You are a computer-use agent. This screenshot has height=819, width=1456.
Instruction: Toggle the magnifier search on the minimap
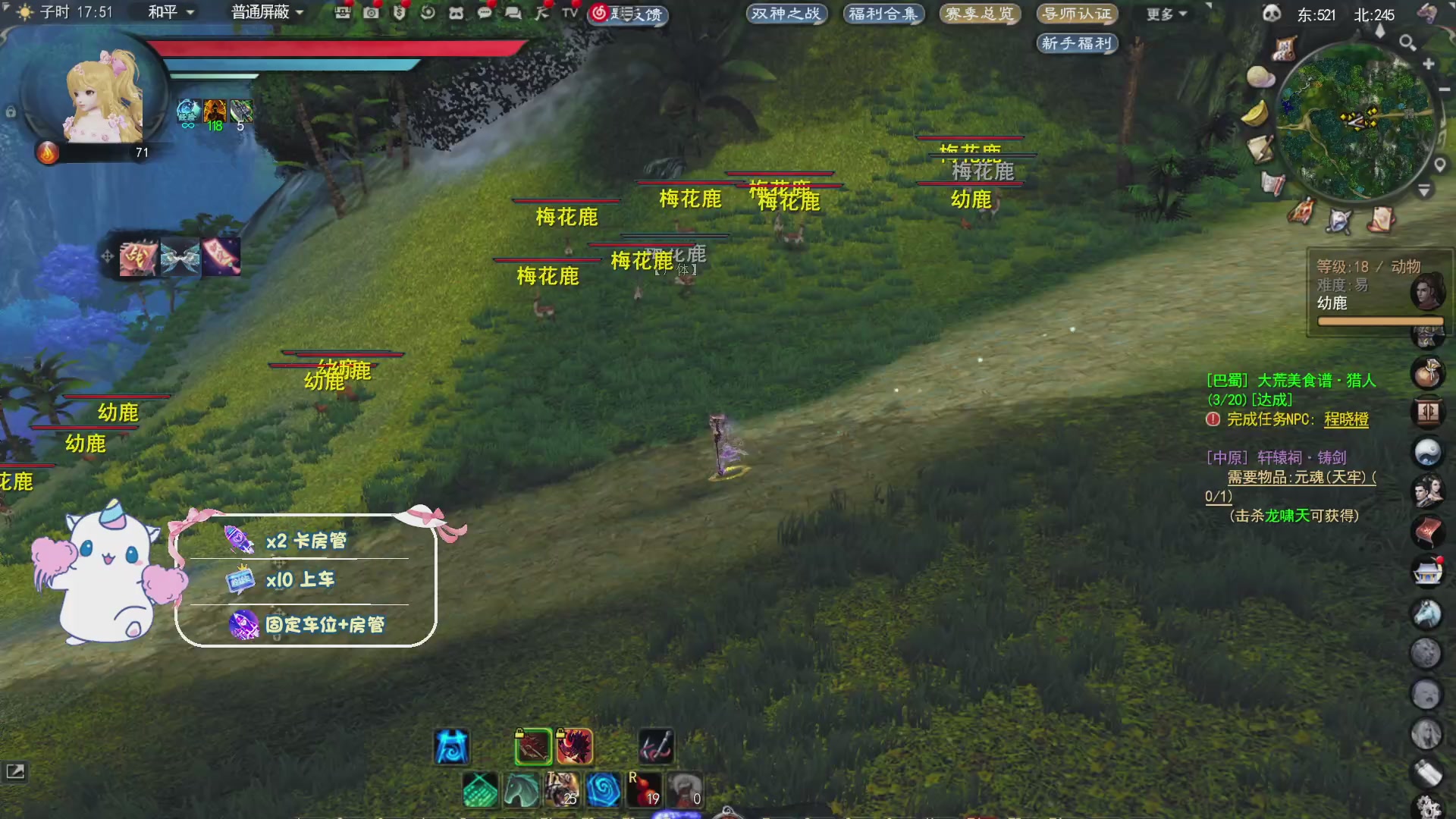click(1408, 43)
